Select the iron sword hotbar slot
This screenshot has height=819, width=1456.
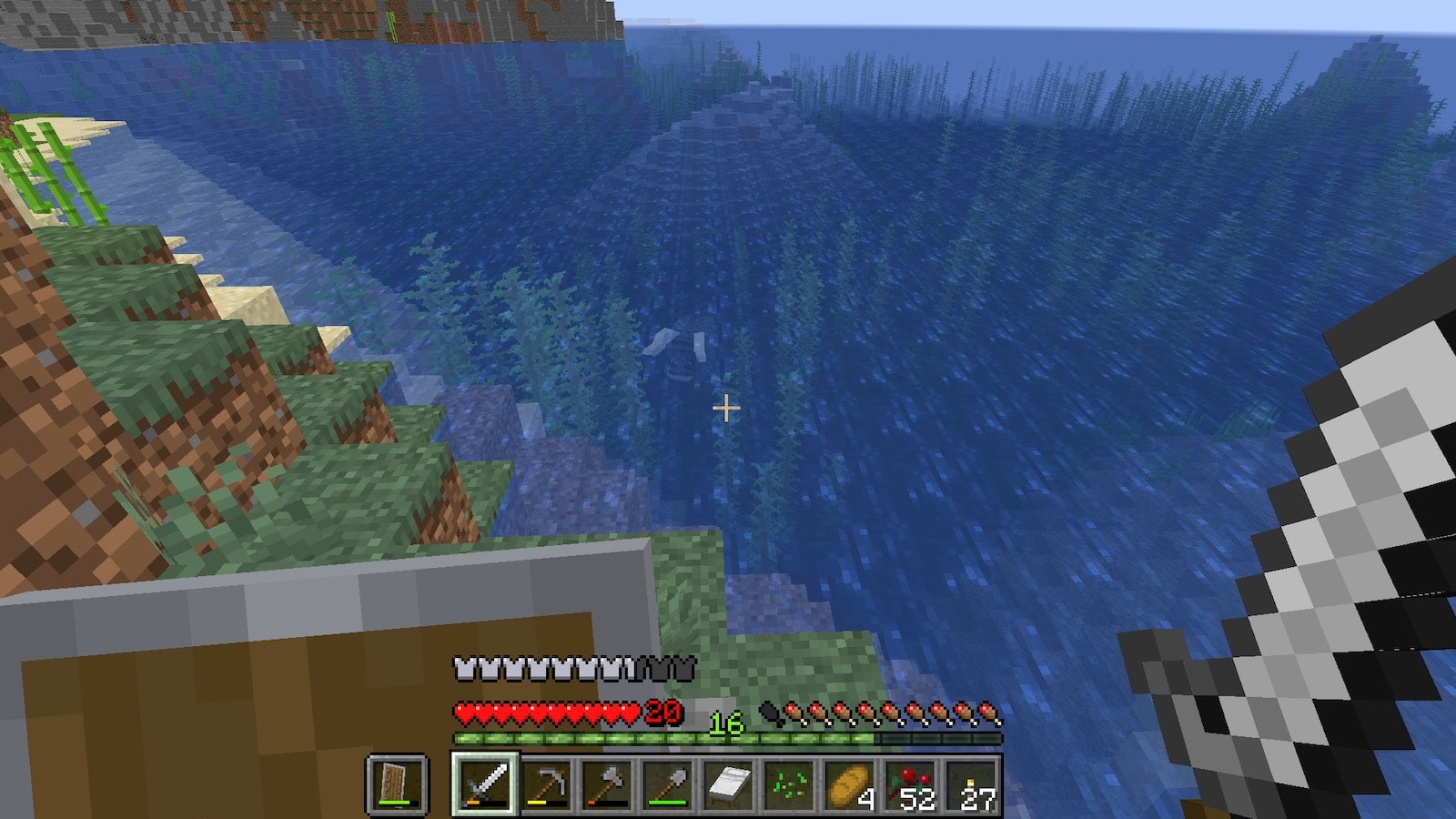coord(485,784)
